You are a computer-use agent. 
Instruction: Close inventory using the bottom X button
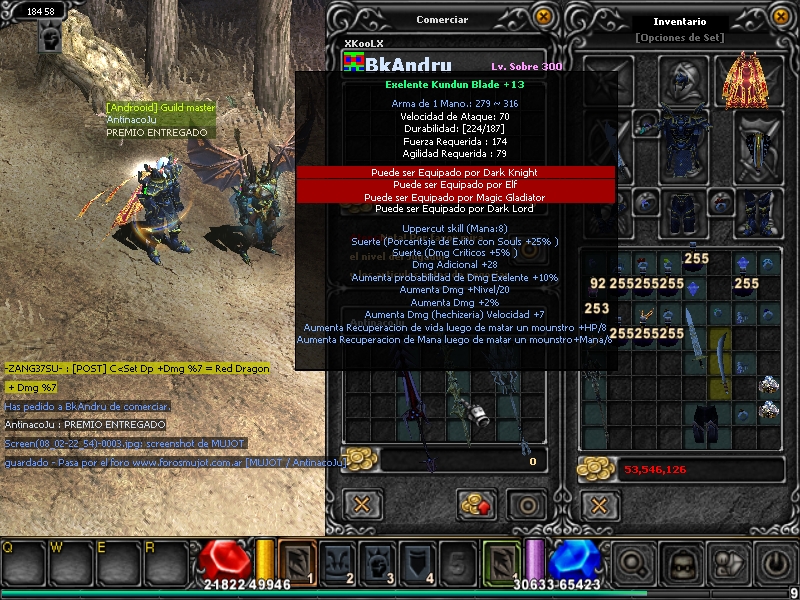tap(599, 504)
